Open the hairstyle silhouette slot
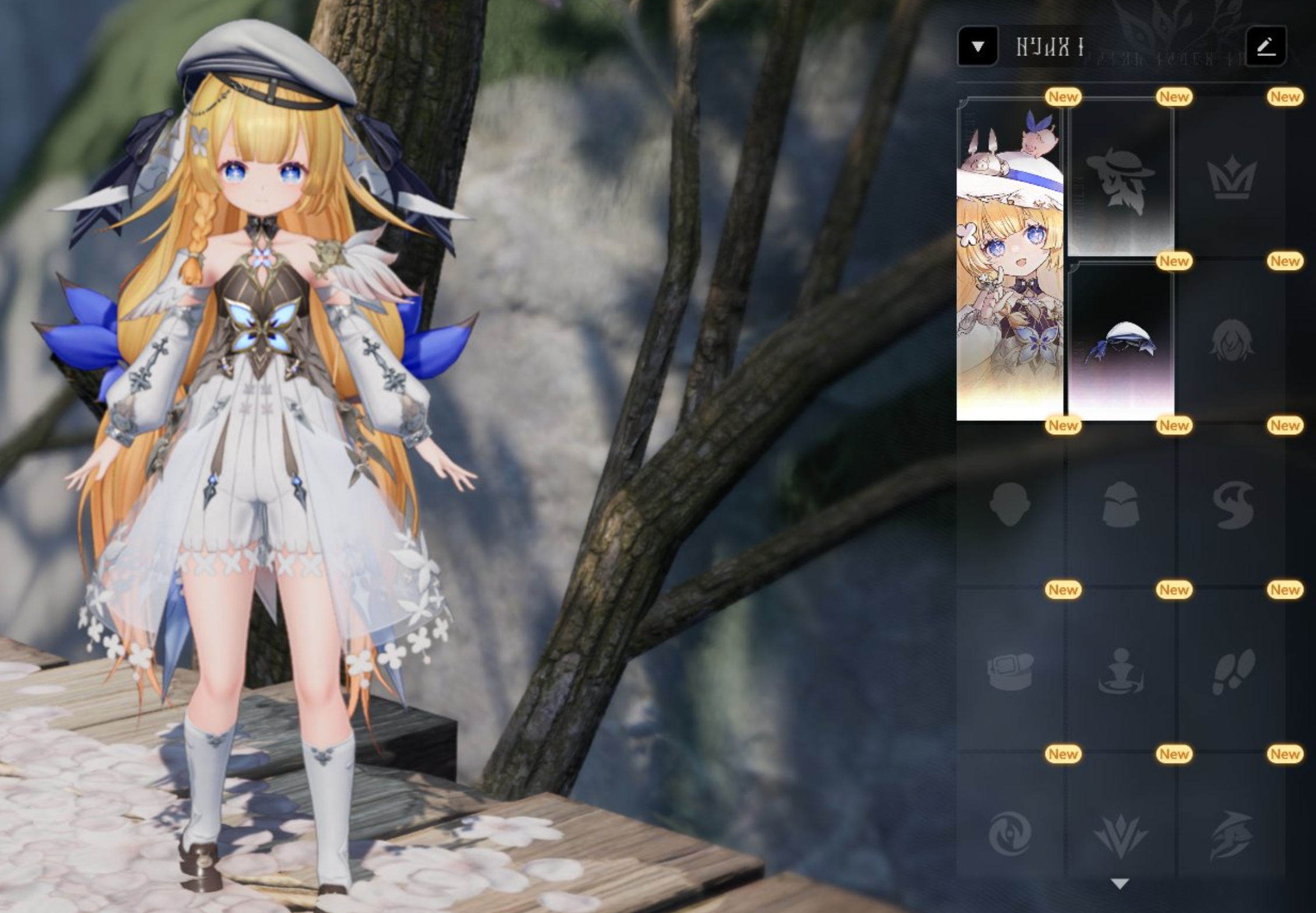 click(x=1231, y=342)
